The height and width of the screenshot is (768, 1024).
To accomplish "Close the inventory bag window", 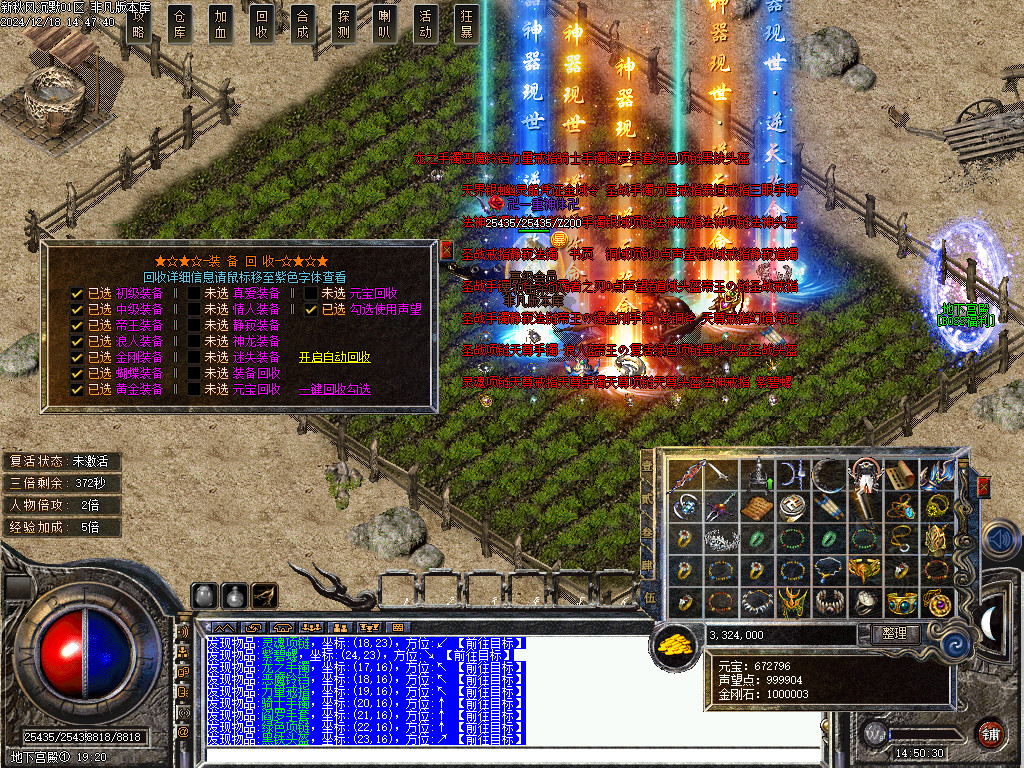I will click(x=983, y=487).
